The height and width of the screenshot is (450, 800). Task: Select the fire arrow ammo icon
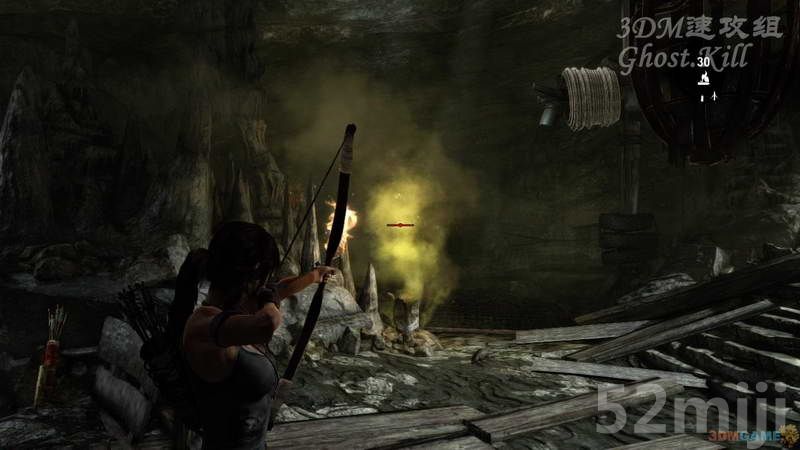point(703,78)
